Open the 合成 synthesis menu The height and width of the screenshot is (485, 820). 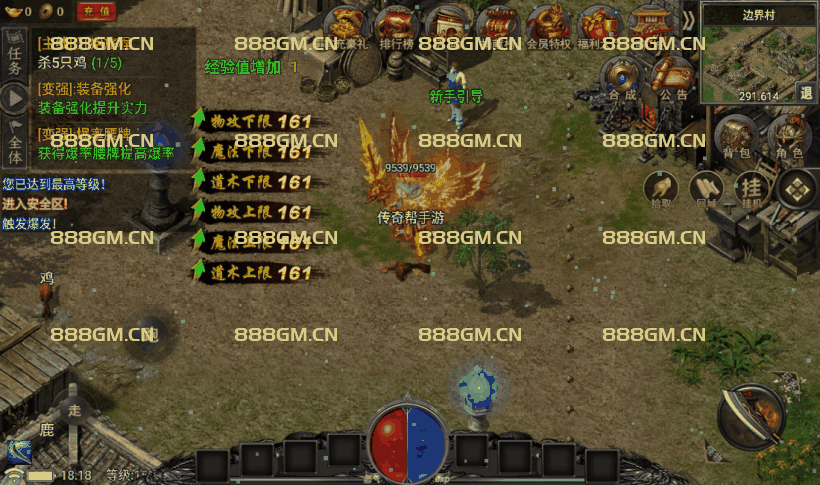click(x=622, y=79)
